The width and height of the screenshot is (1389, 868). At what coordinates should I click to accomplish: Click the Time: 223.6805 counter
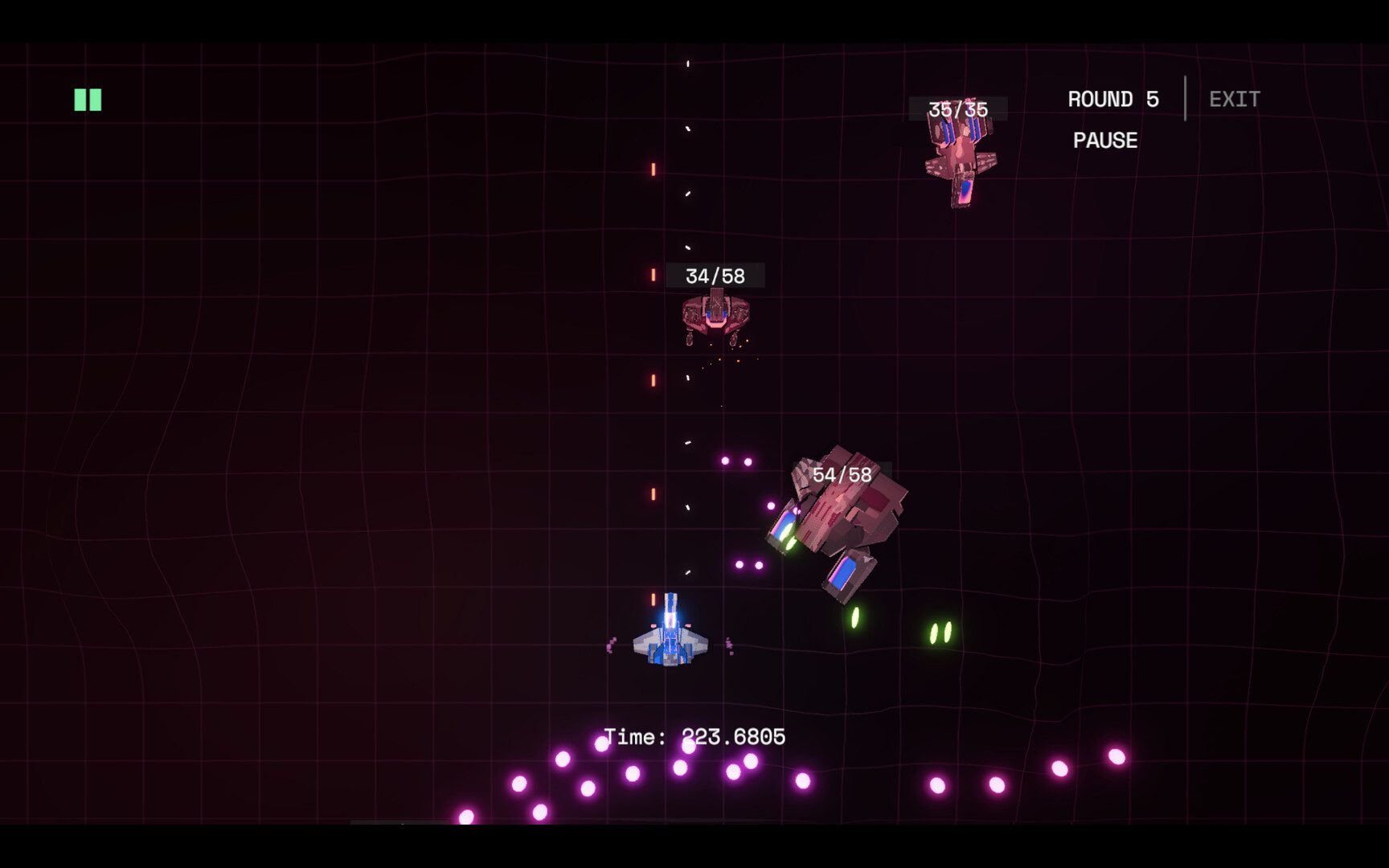(696, 735)
